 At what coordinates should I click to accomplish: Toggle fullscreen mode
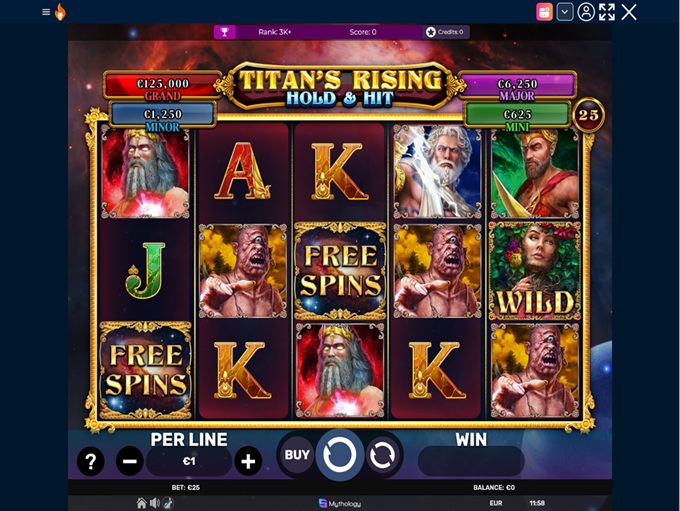click(607, 12)
